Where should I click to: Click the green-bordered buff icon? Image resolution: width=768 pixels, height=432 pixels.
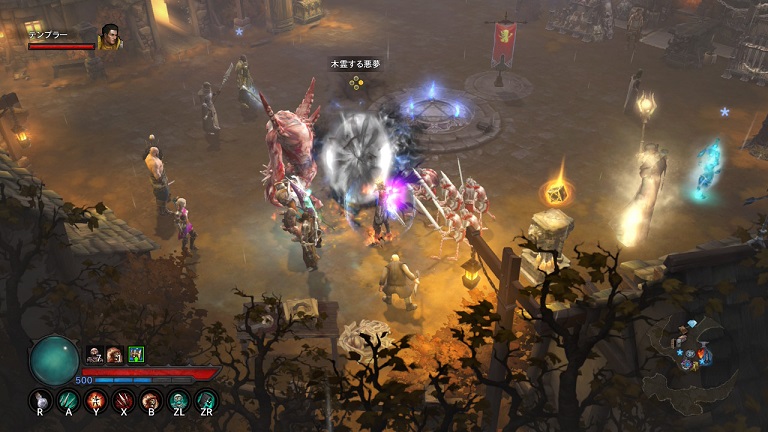[136, 354]
